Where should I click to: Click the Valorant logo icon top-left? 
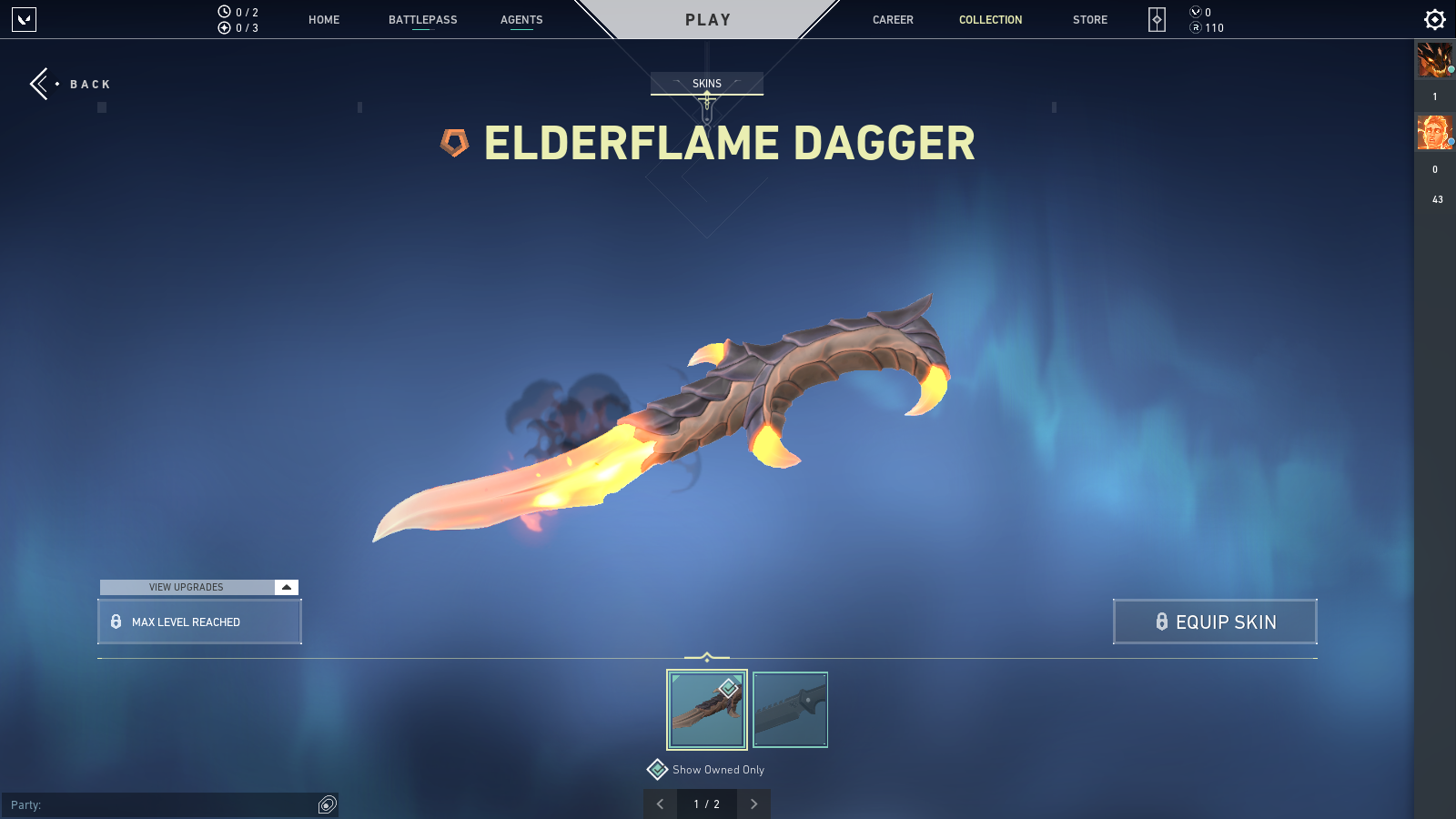[x=25, y=20]
